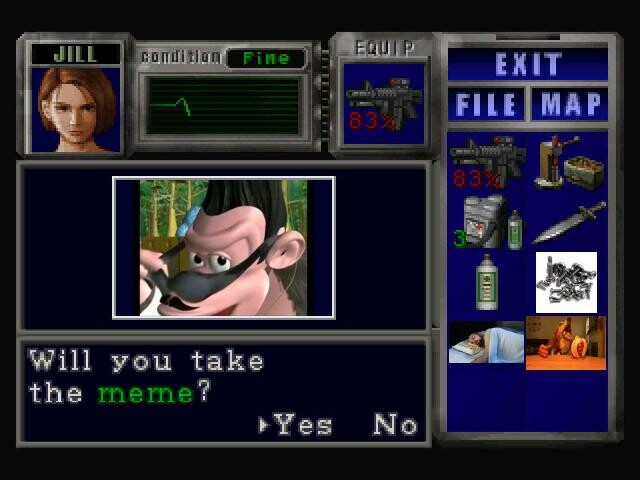Select the combat knife slot

coord(568,222)
